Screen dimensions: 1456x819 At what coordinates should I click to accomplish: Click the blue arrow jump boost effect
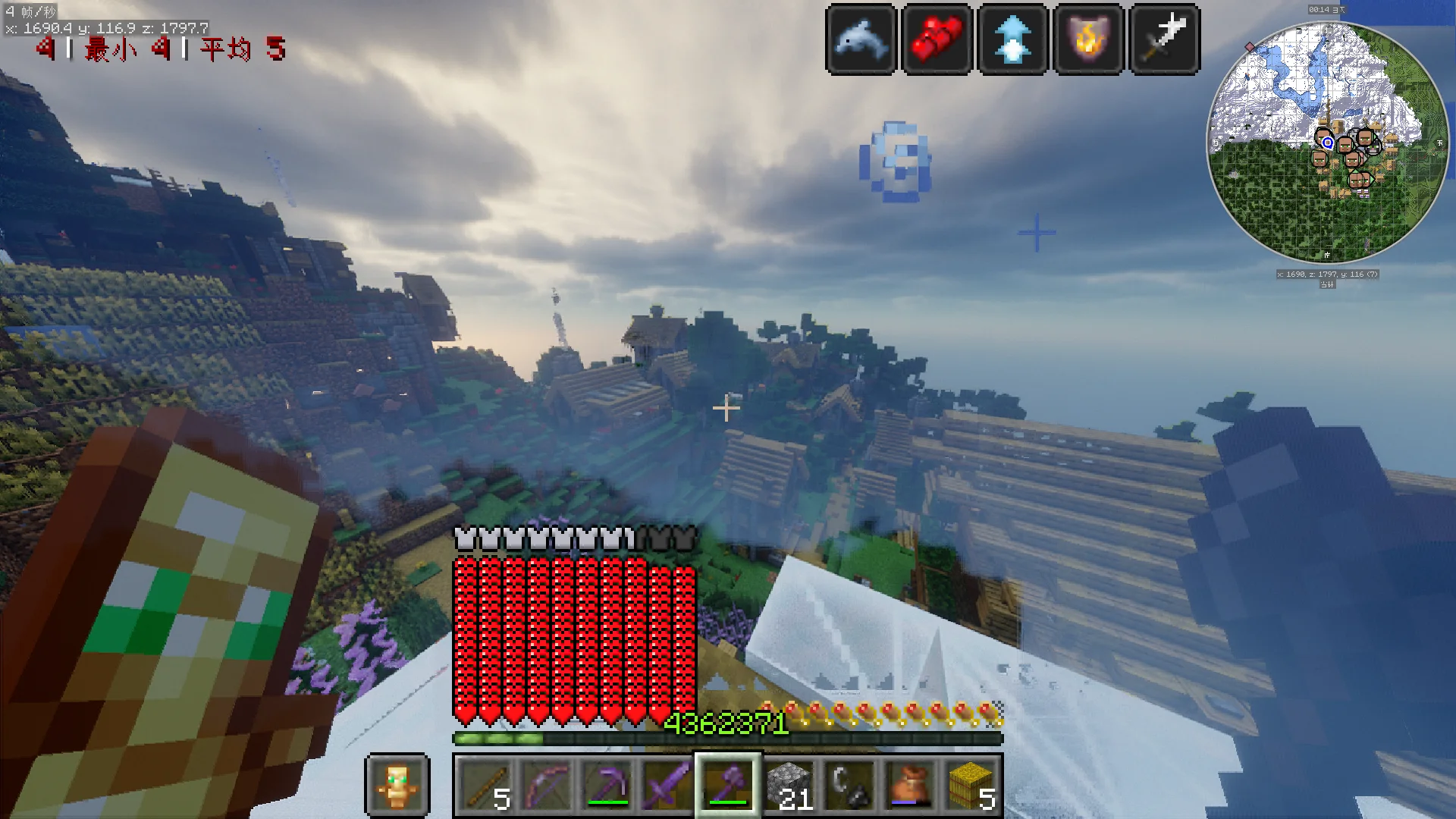(x=1013, y=39)
